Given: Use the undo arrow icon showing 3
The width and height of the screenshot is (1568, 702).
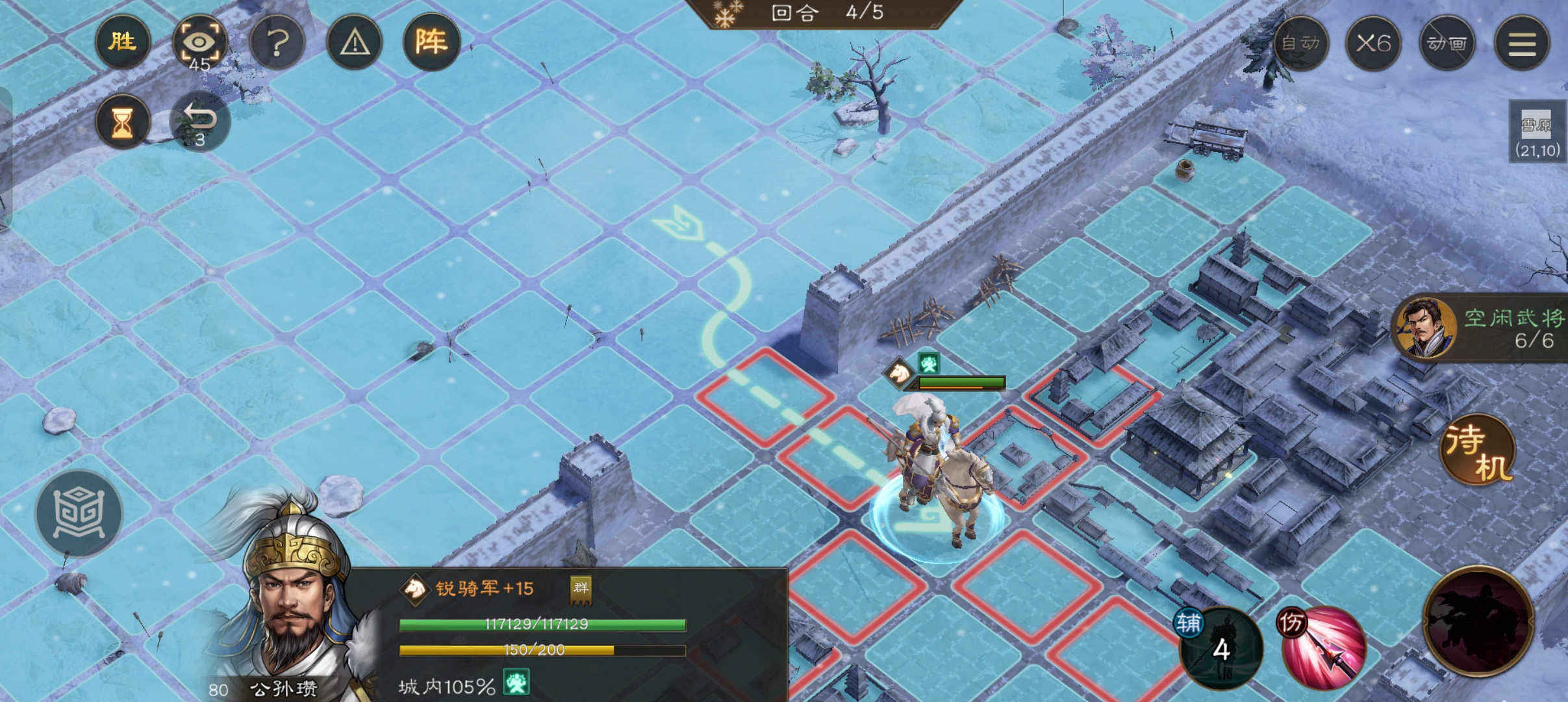Looking at the screenshot, I should (201, 119).
